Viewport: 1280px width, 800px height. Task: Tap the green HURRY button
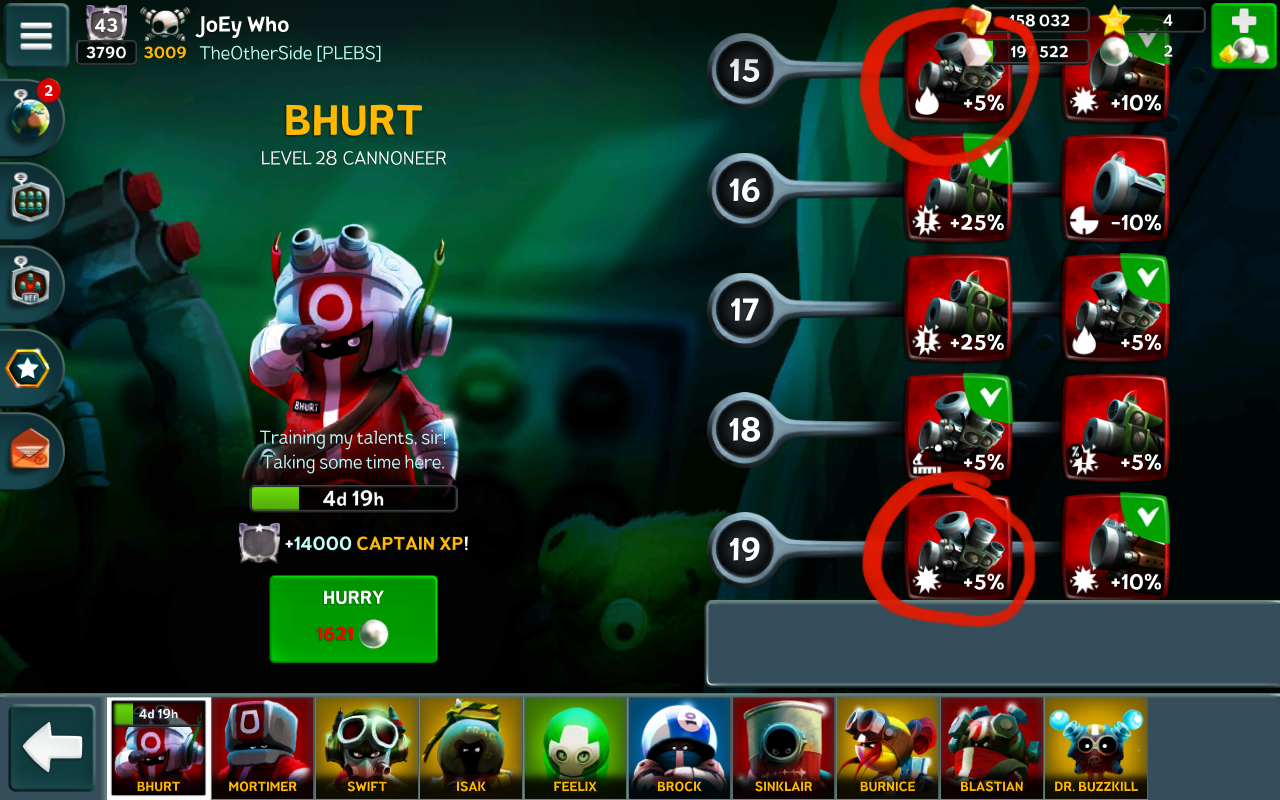pyautogui.click(x=353, y=618)
